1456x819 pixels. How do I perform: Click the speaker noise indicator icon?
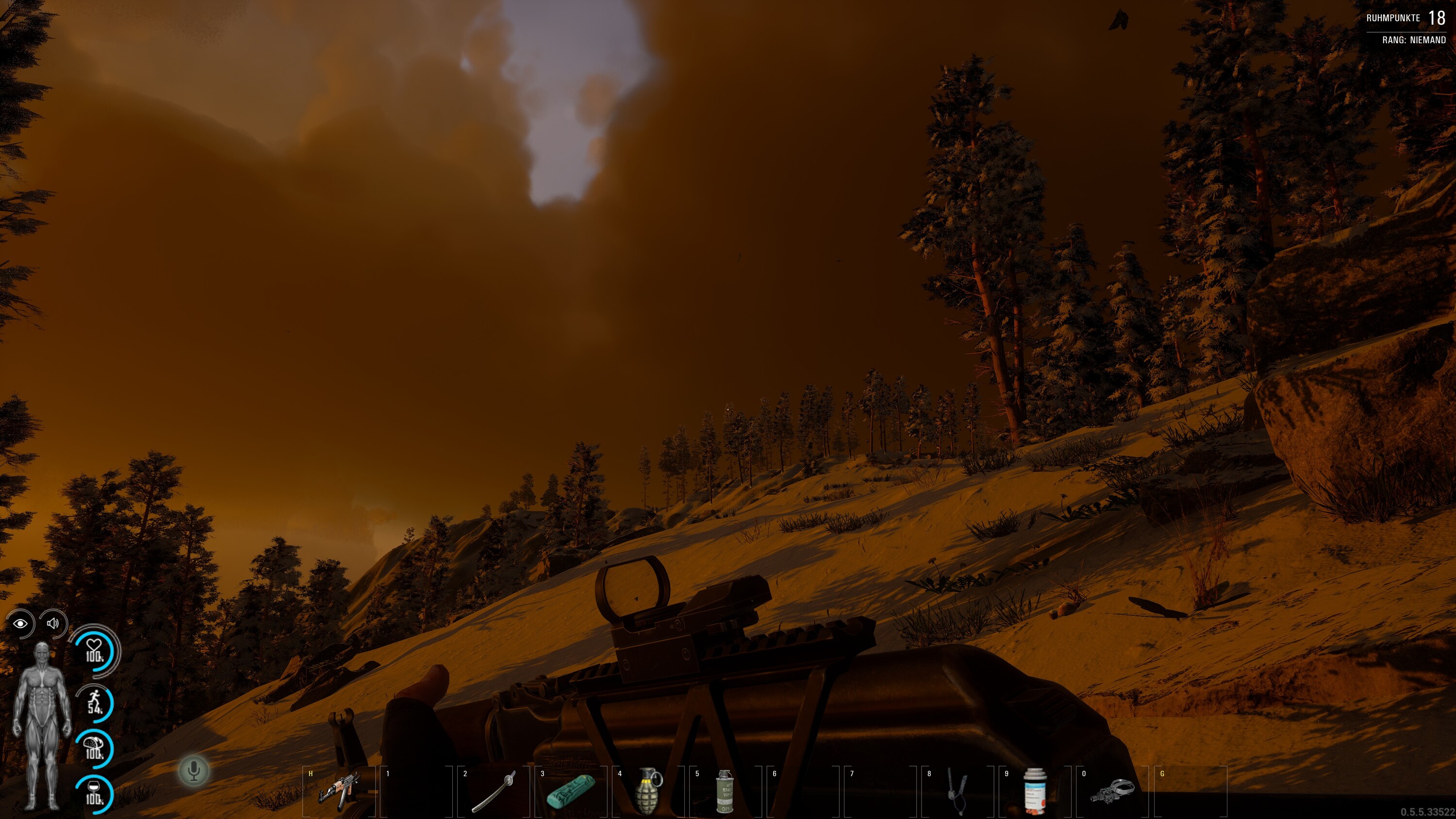[53, 623]
